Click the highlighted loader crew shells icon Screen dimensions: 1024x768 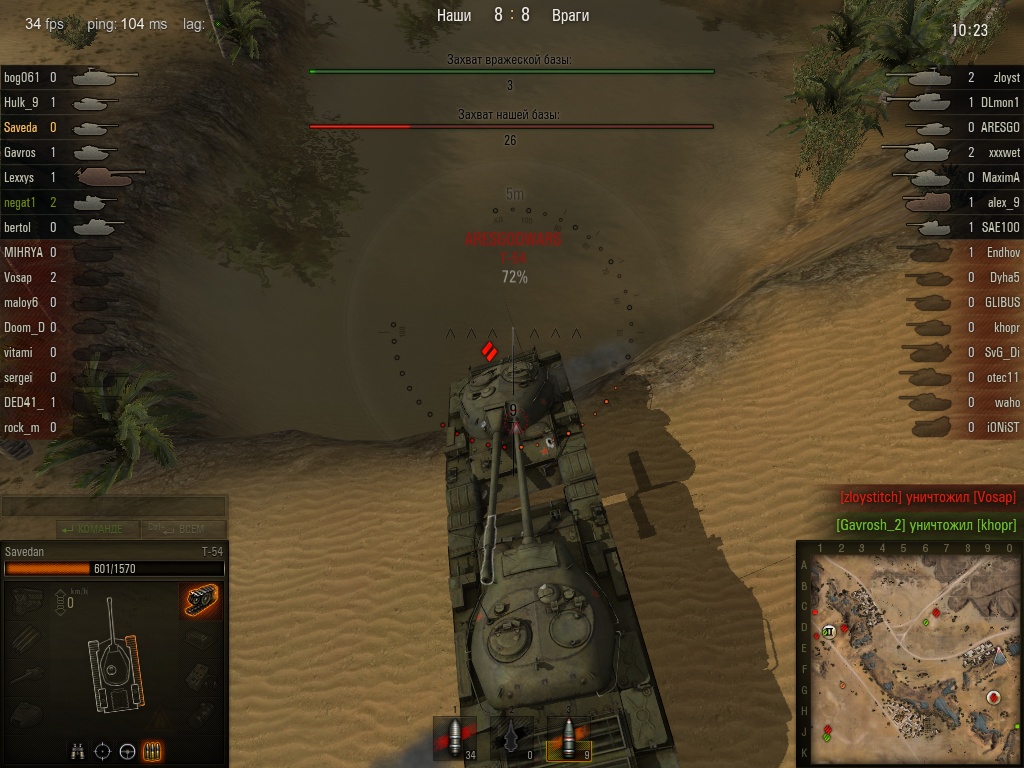tap(152, 751)
